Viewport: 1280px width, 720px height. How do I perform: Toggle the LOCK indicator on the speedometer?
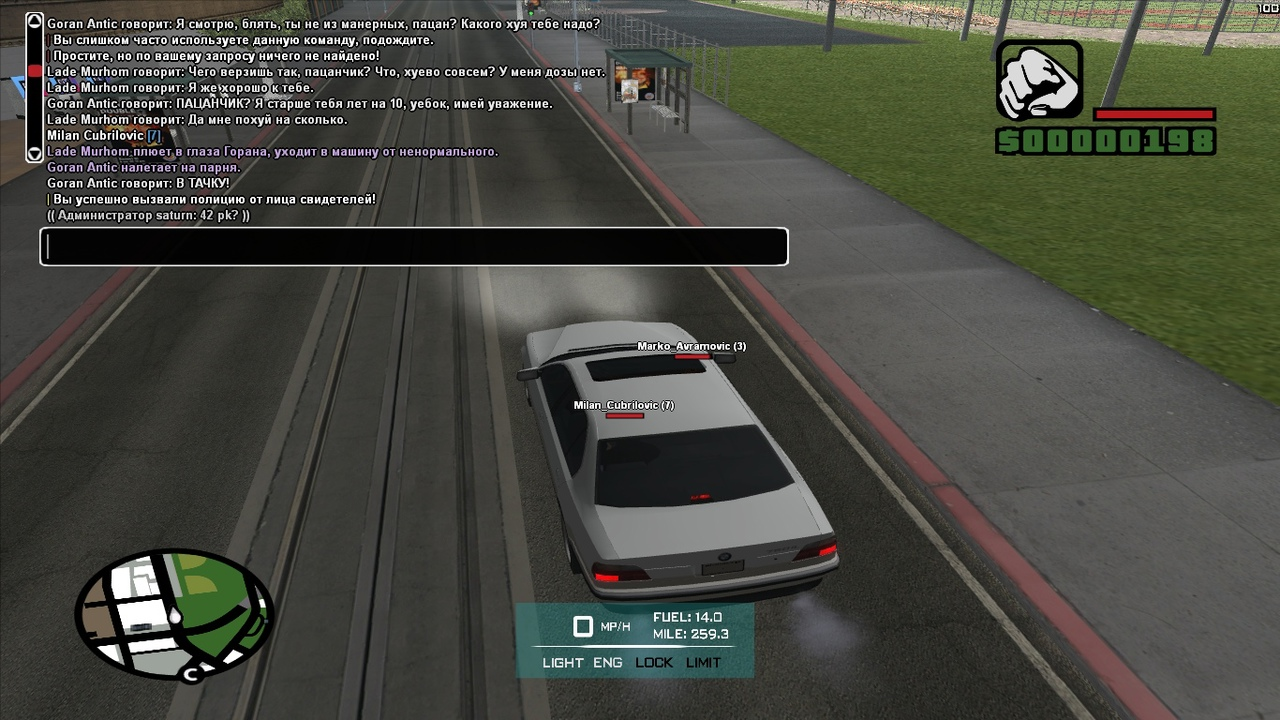click(x=654, y=663)
